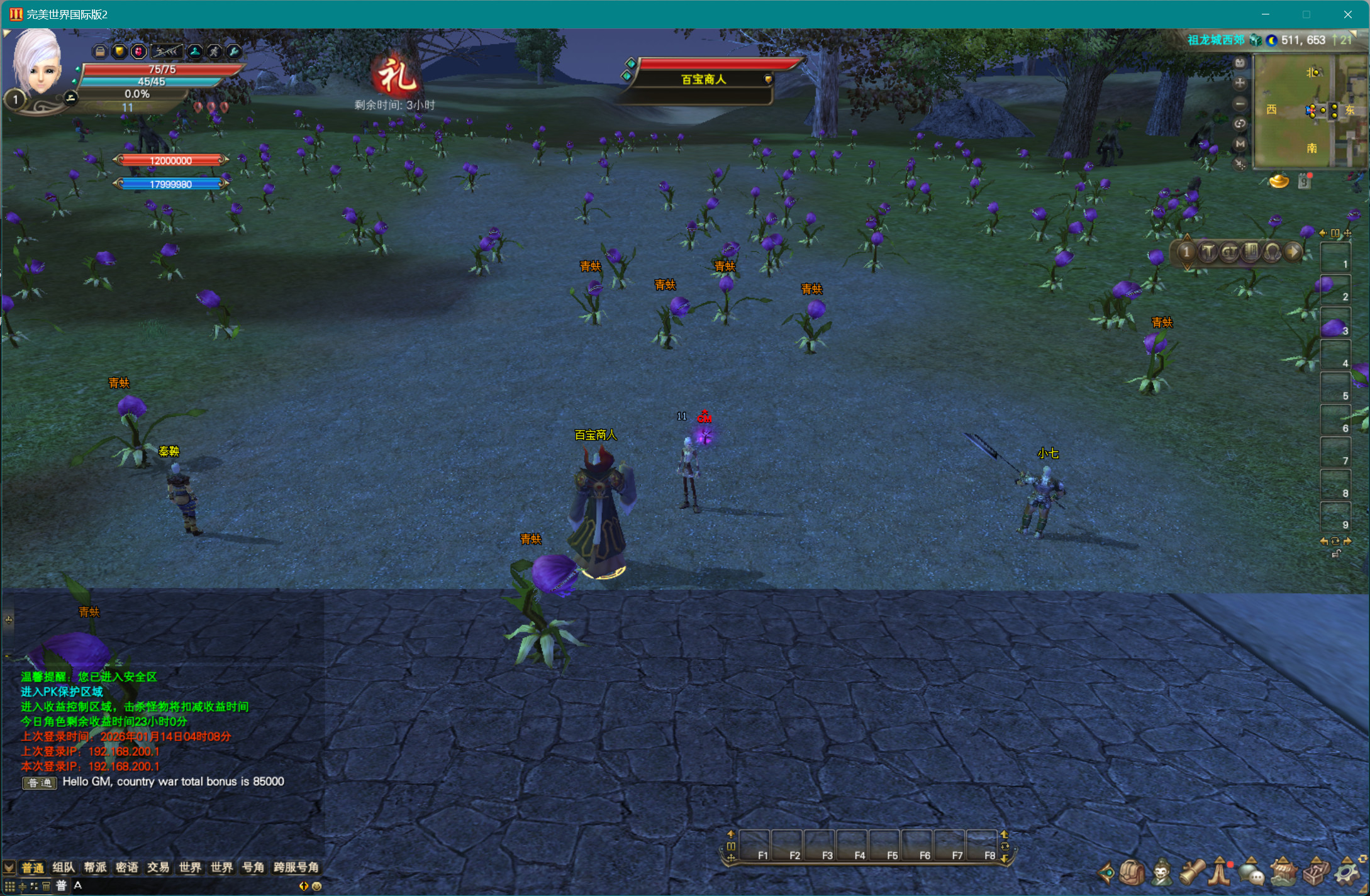Screen dimensions: 1370x896
Task: Click the quest scroll icon
Action: (1192, 873)
